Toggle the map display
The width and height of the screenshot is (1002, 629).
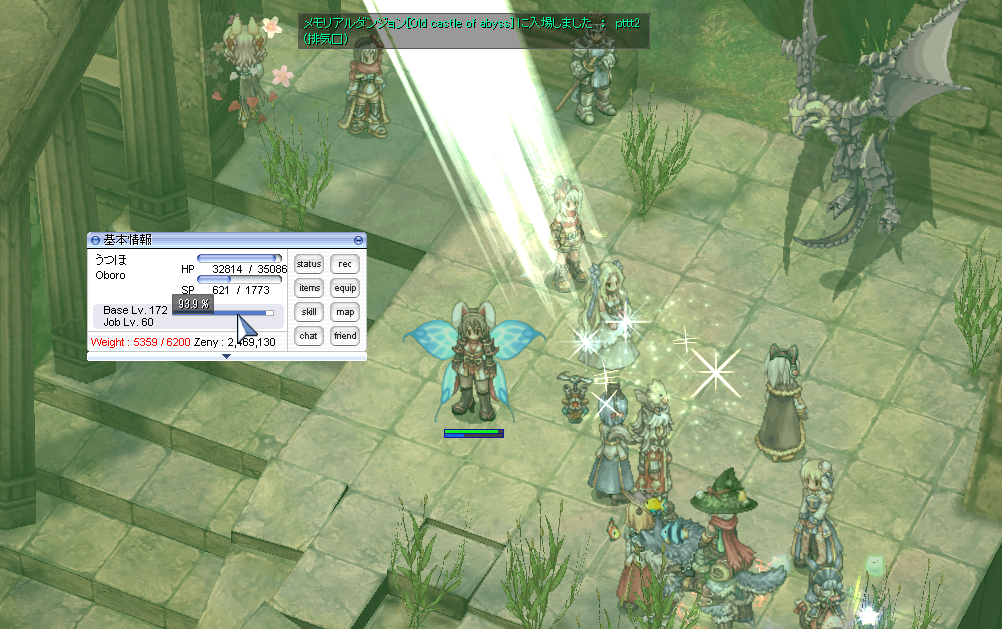[x=345, y=312]
